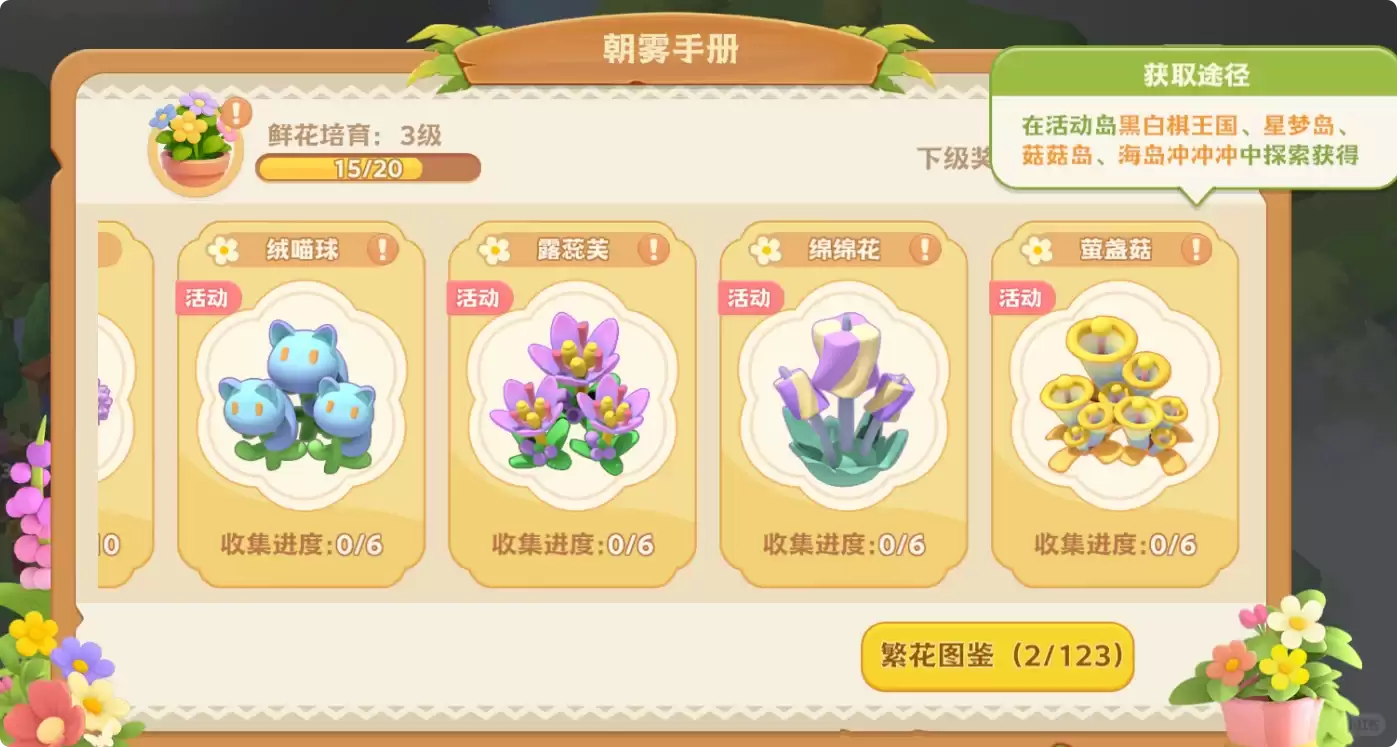Open 繁花图鉴 (2/123) collection
The height and width of the screenshot is (747, 1397).
pos(996,657)
